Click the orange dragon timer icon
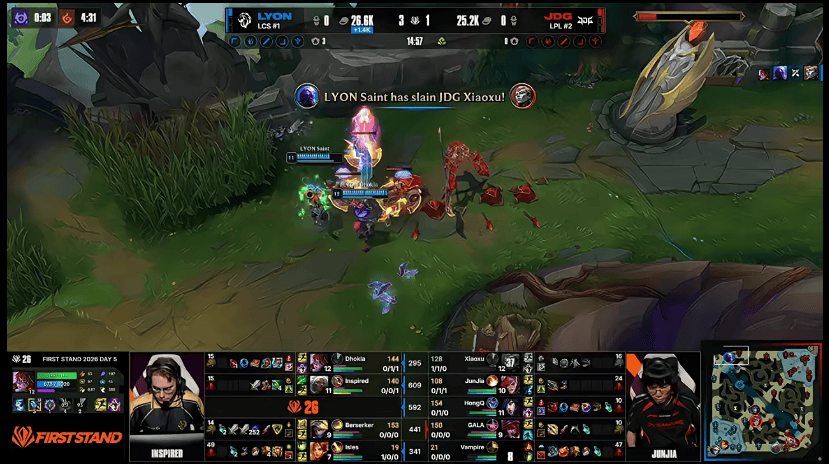Viewport: 829px width, 464px height. (x=67, y=17)
